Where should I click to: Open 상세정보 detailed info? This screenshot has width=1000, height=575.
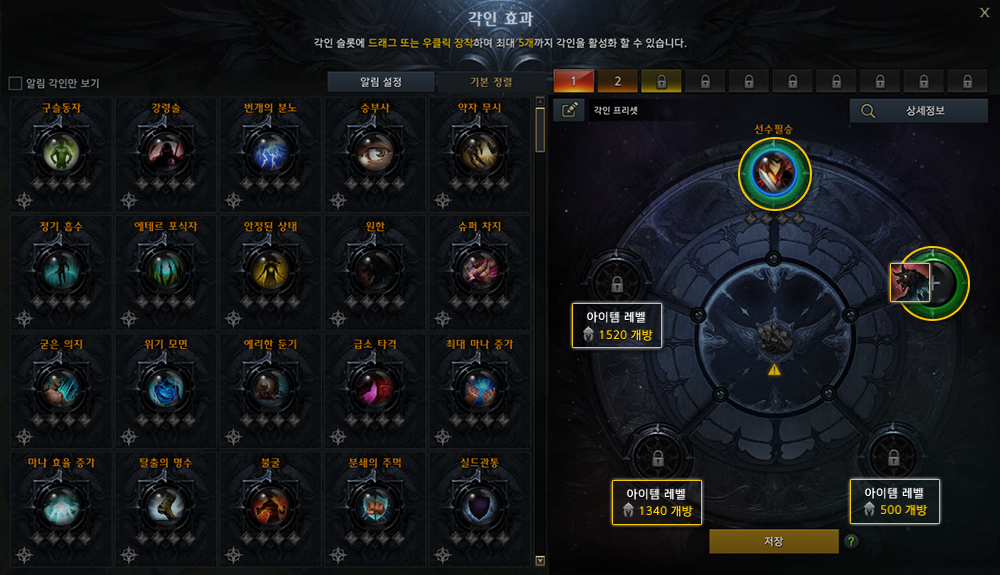point(918,110)
